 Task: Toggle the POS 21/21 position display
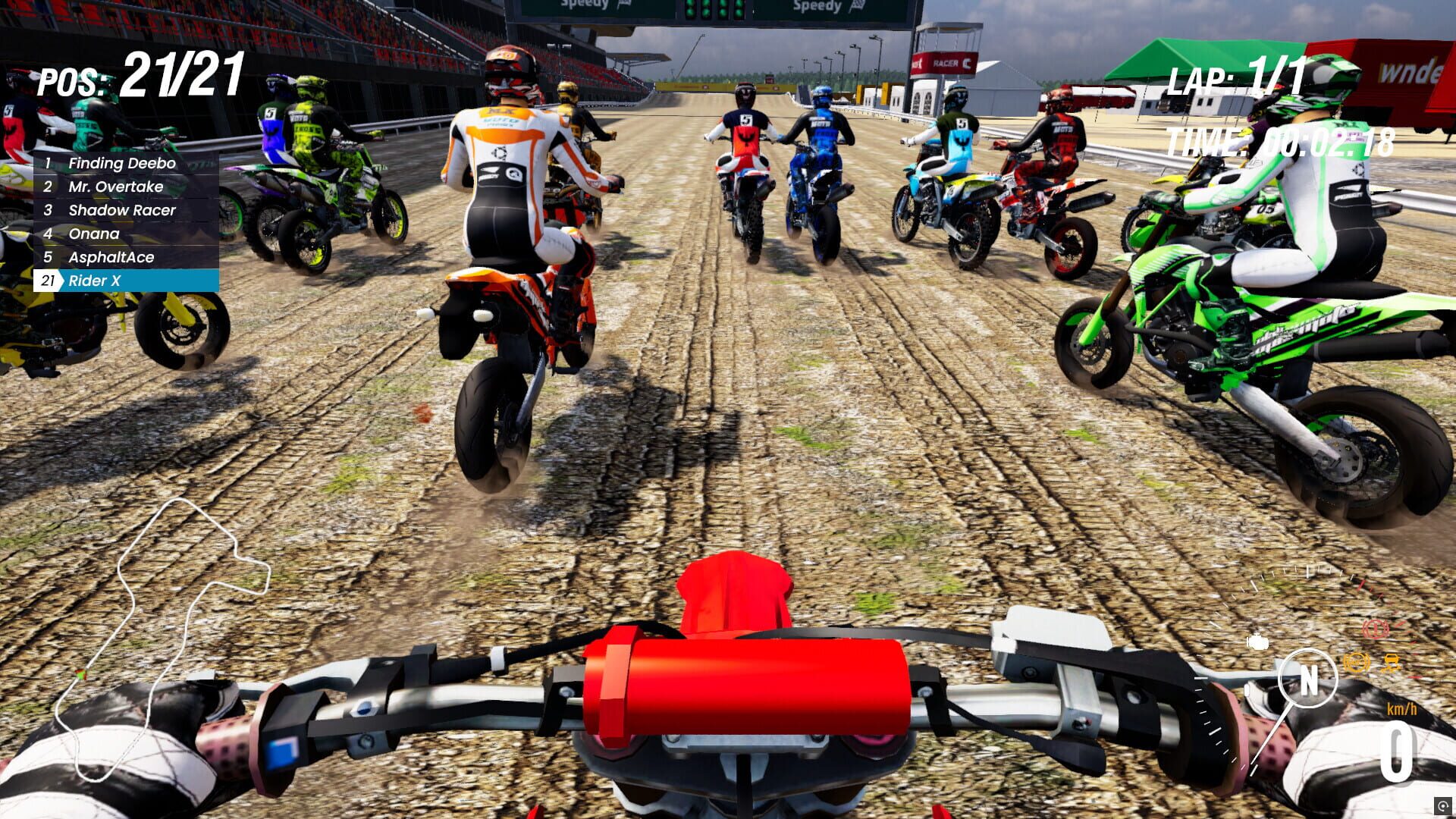point(140,72)
